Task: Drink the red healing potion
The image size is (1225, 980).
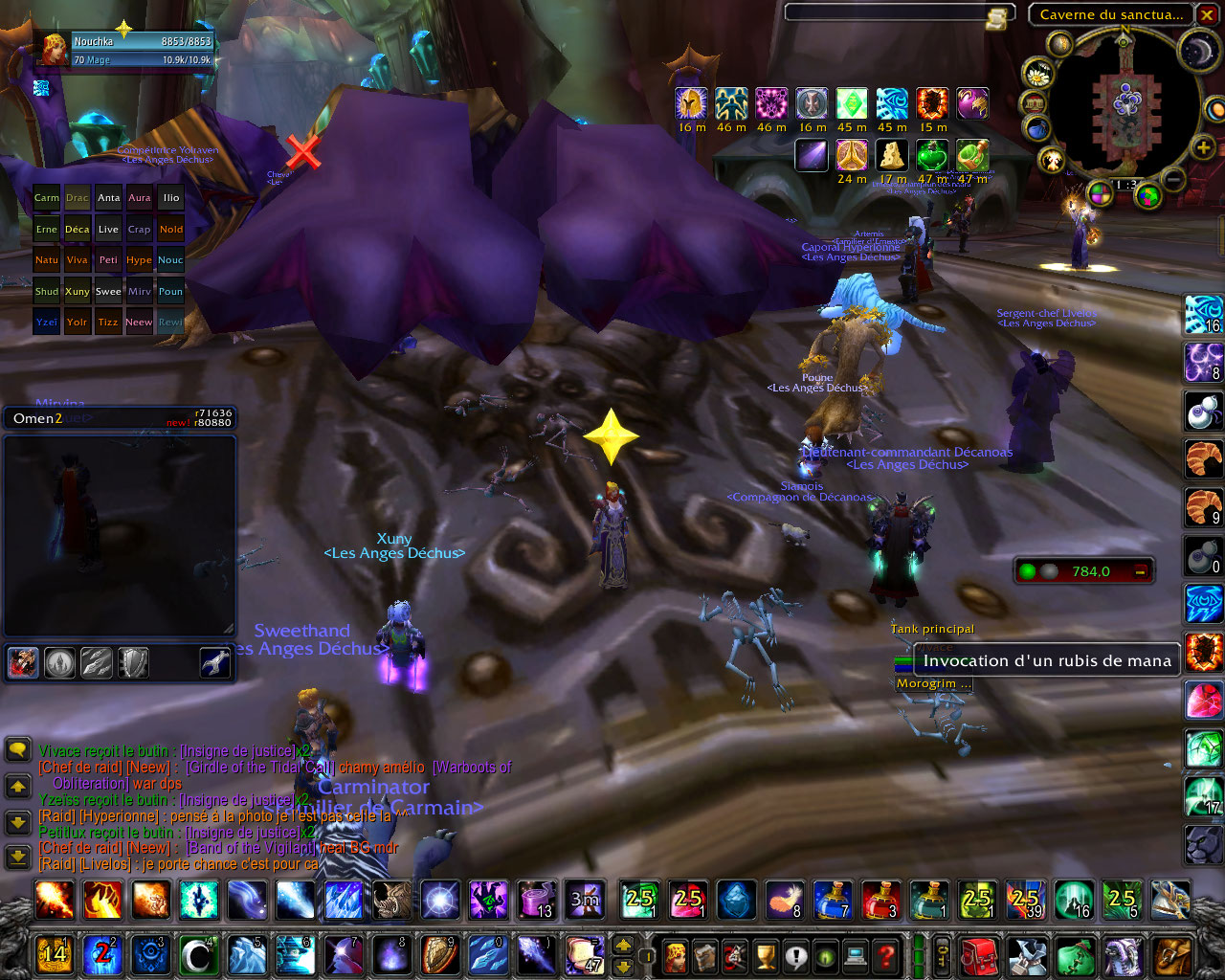Action: tap(880, 900)
